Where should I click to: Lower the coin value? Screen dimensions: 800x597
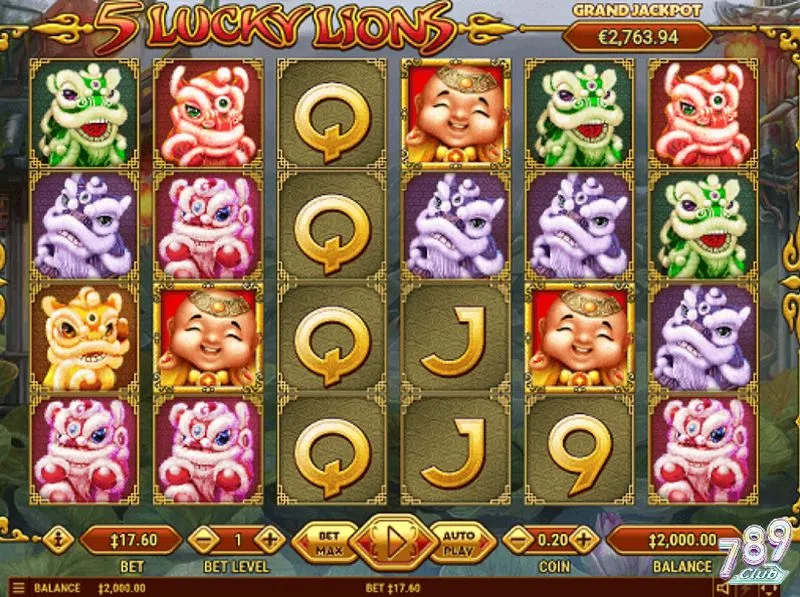[x=517, y=540]
